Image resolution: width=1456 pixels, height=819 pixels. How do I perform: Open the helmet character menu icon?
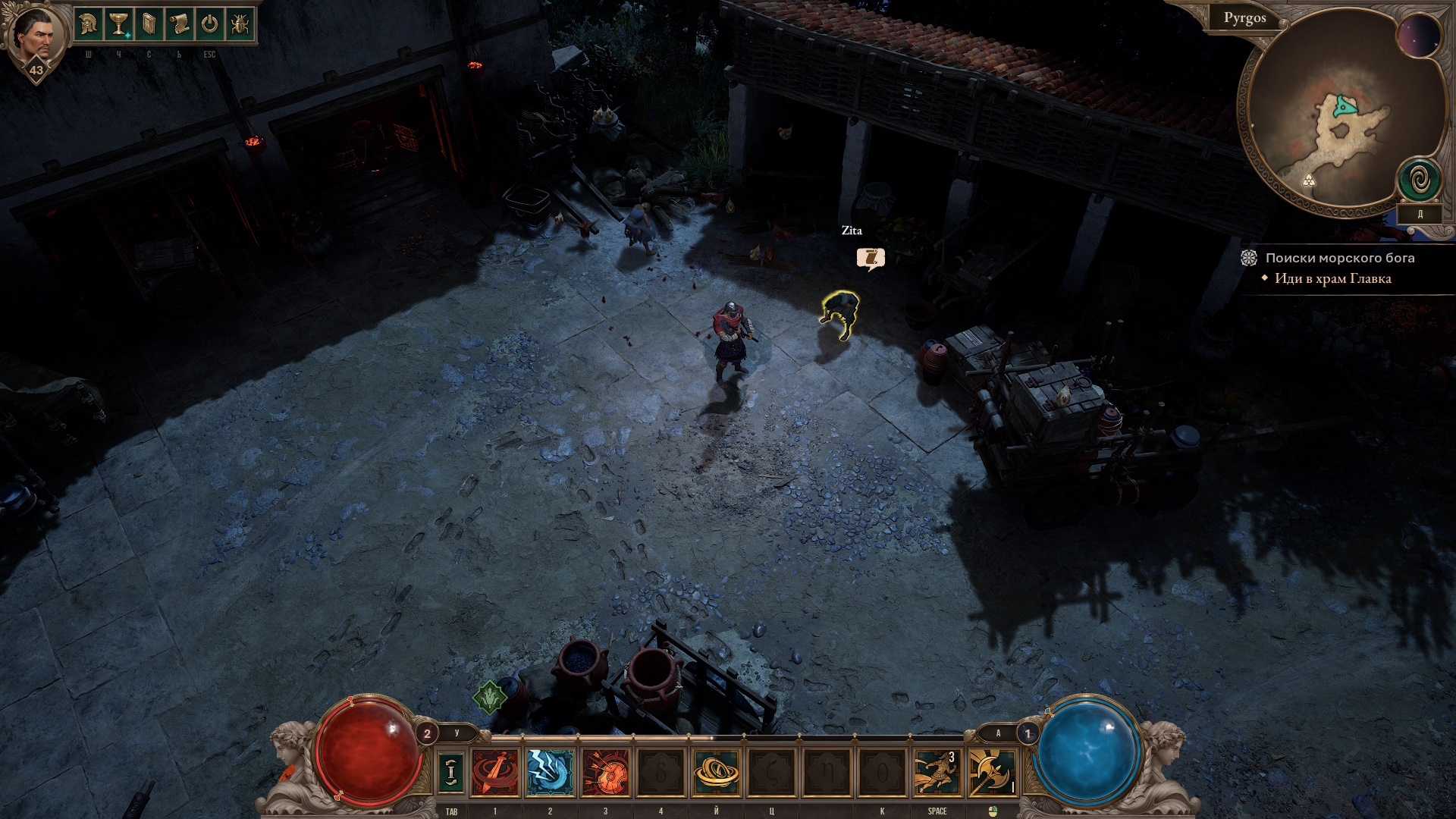pos(89,25)
